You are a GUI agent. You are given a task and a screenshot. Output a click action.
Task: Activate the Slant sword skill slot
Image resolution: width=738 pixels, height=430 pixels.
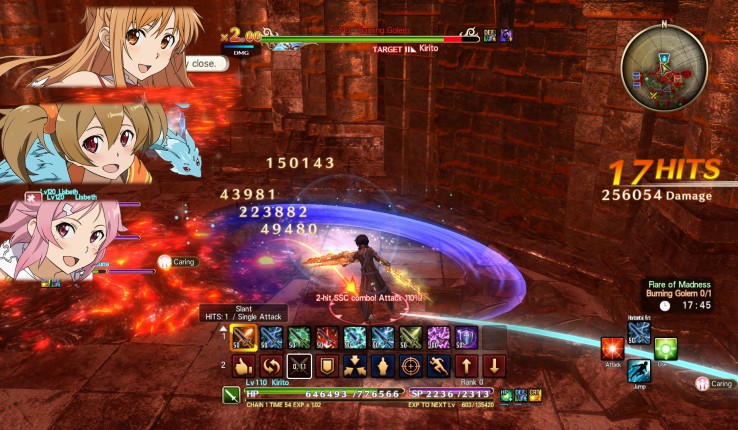point(243,337)
